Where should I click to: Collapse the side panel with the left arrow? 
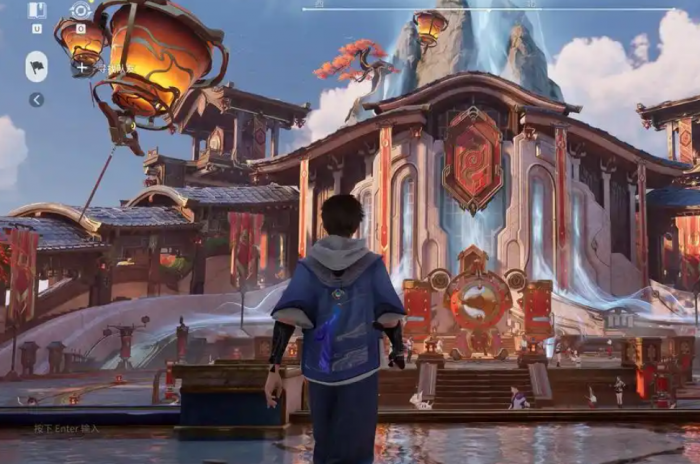point(36,100)
